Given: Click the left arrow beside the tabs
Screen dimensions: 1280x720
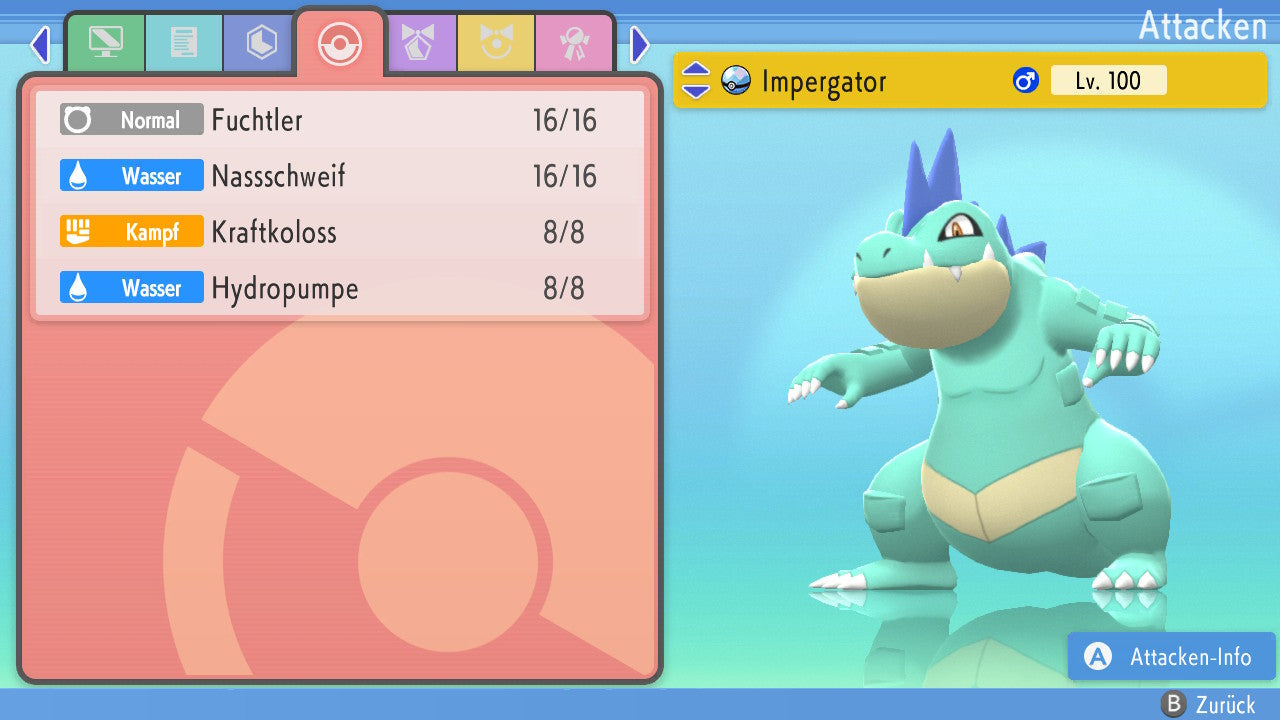Looking at the screenshot, I should [x=40, y=44].
